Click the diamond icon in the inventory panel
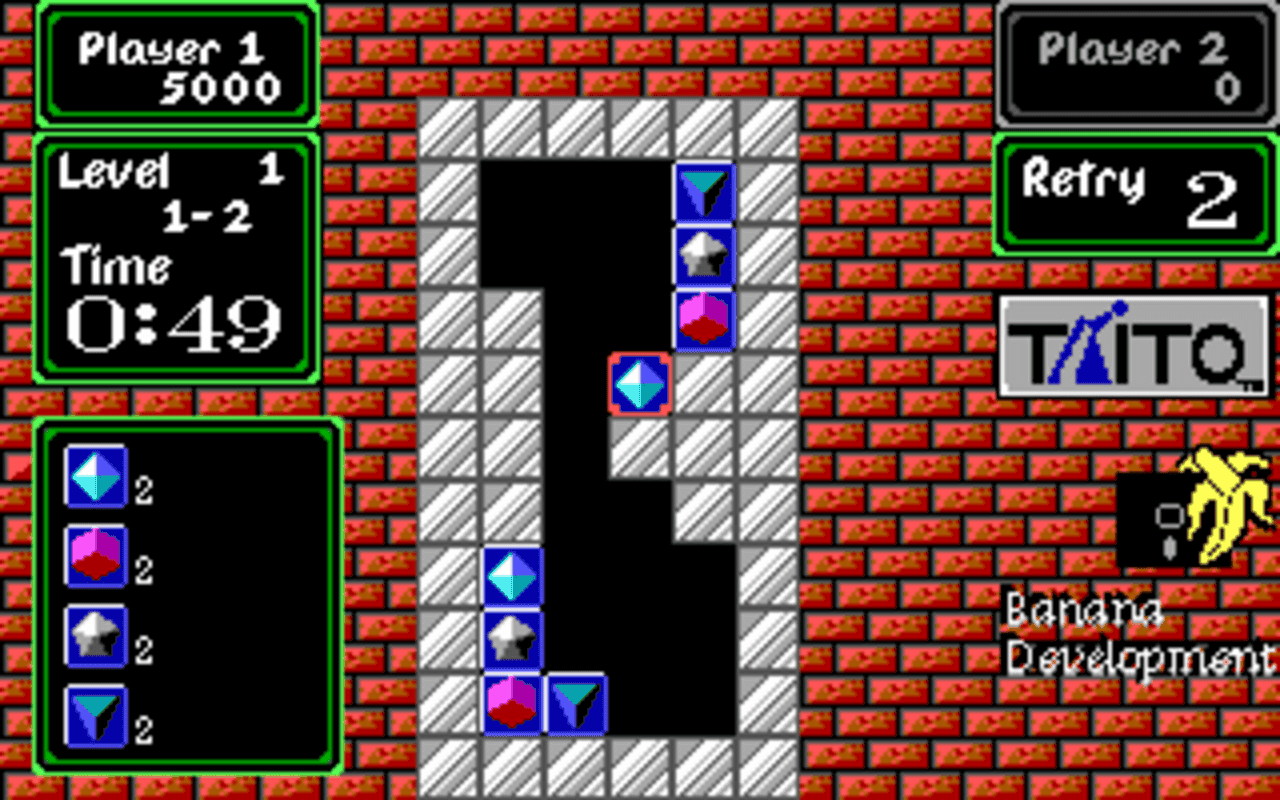Viewport: 1280px width, 800px height. point(95,477)
